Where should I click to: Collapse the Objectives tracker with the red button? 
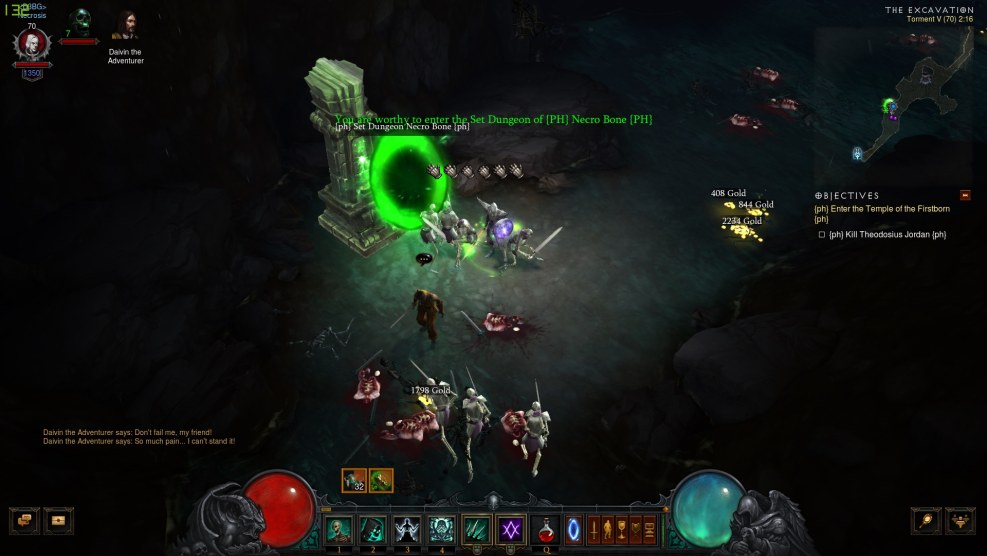965,195
